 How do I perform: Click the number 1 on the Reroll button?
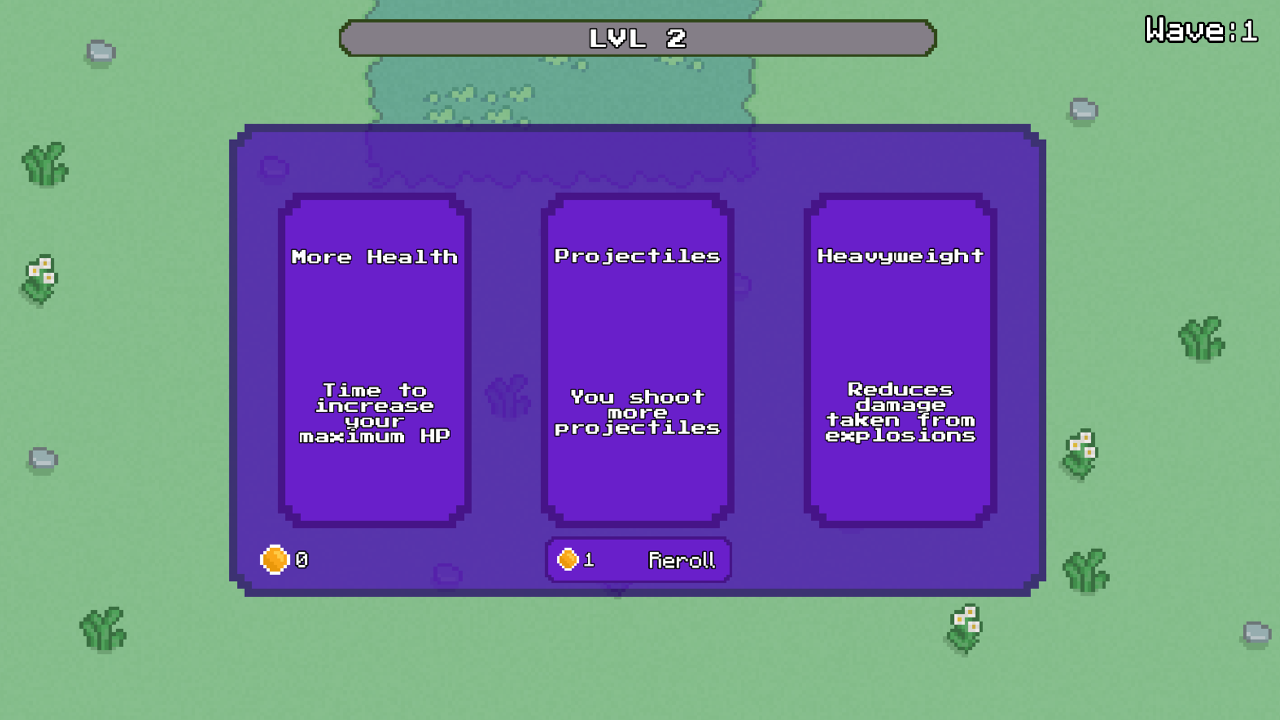[588, 560]
